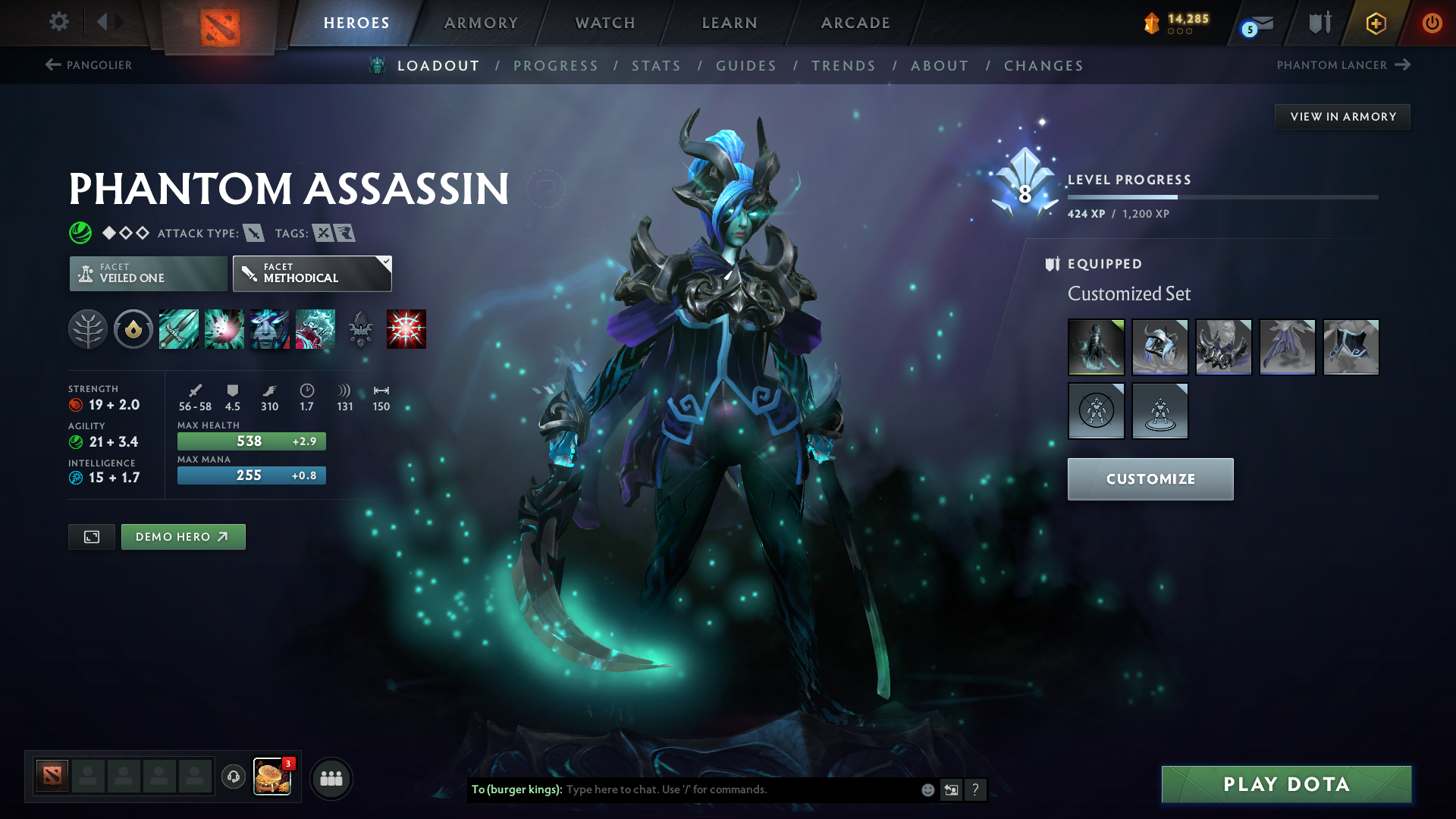
Task: Select the Stifling Dagger ability icon
Action: tap(179, 329)
